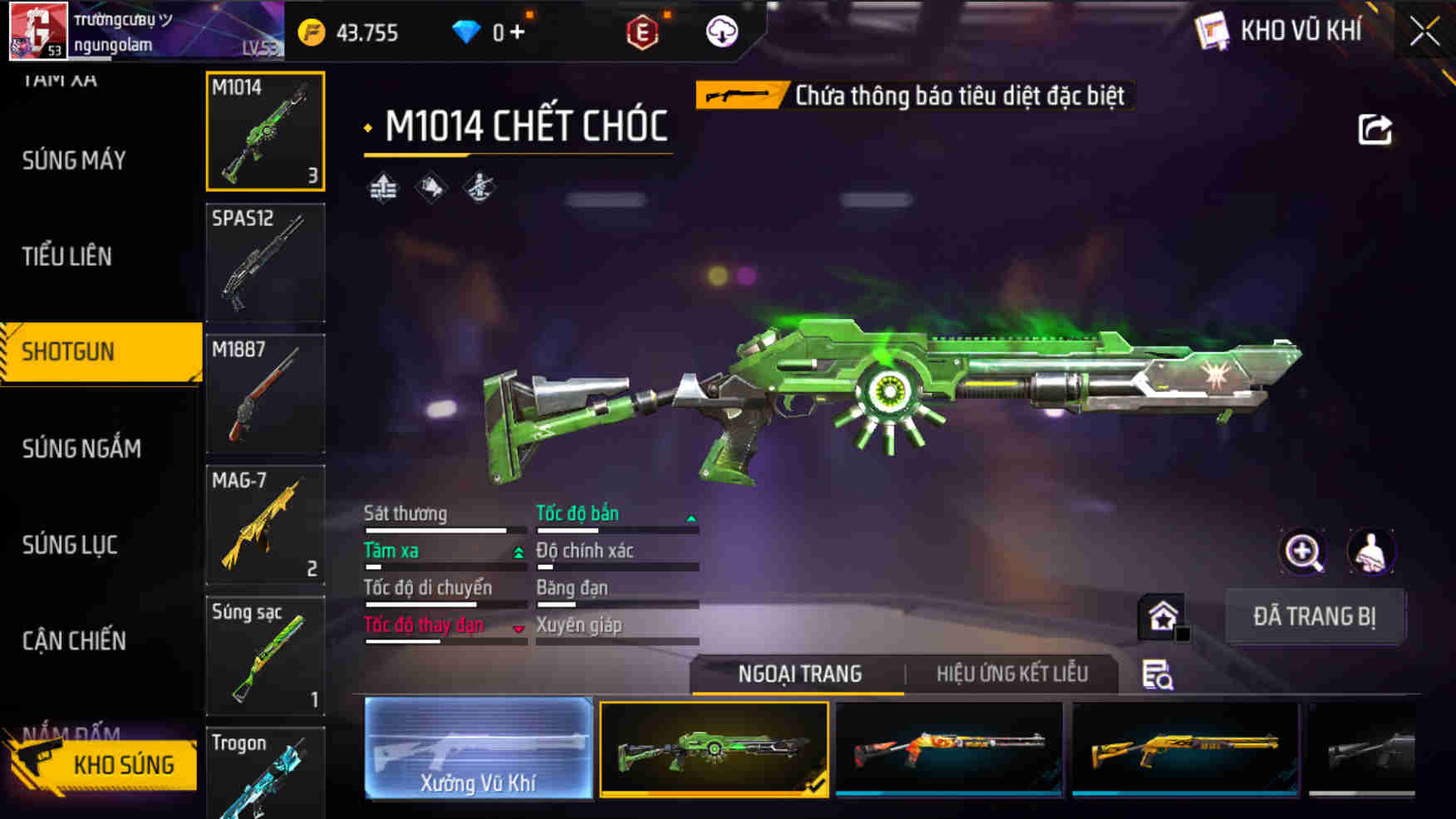The height and width of the screenshot is (819, 1456).
Task: Switch to the TIỂU LIÊN category
Action: click(67, 257)
